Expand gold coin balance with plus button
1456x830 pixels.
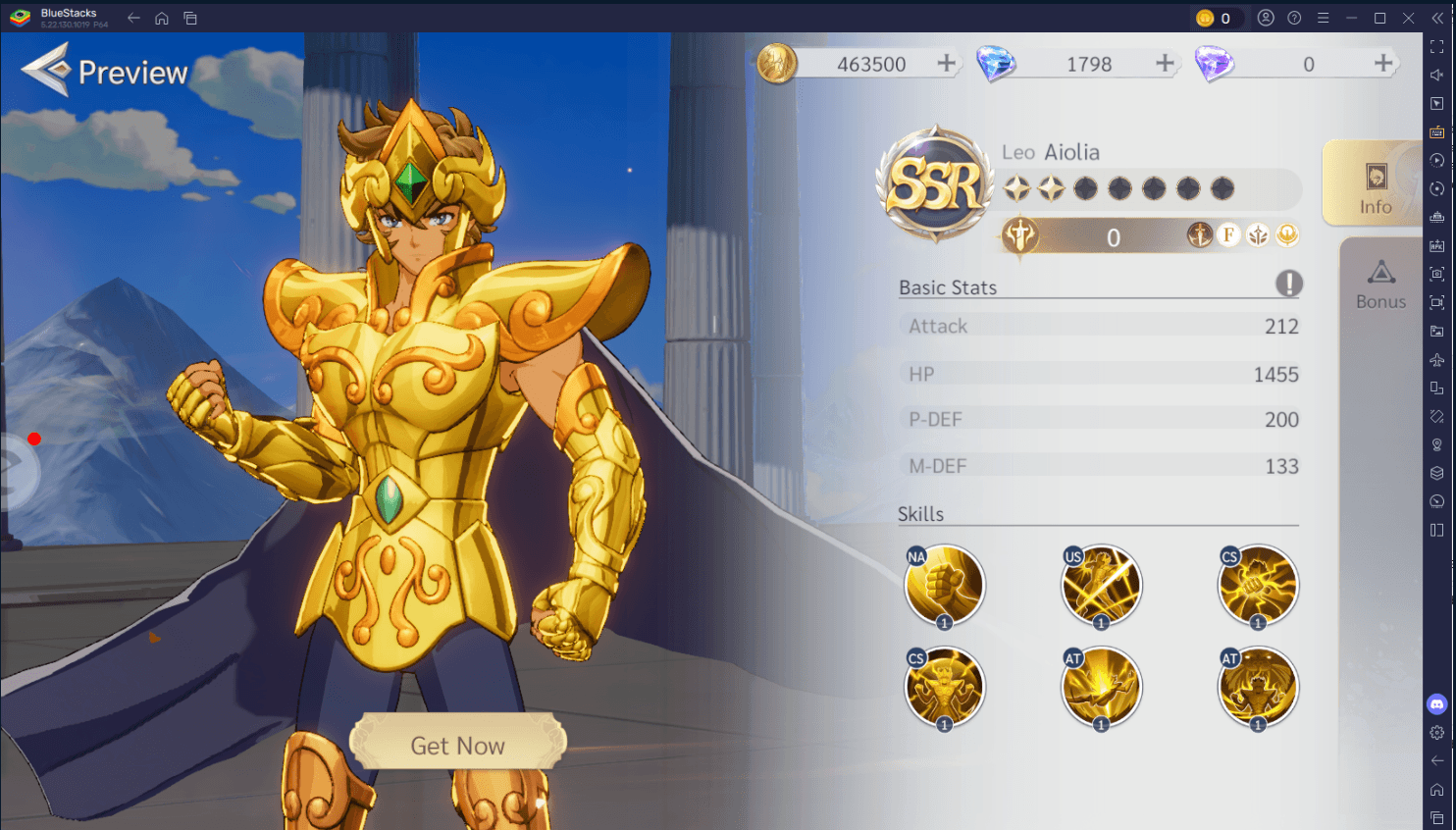click(x=945, y=63)
